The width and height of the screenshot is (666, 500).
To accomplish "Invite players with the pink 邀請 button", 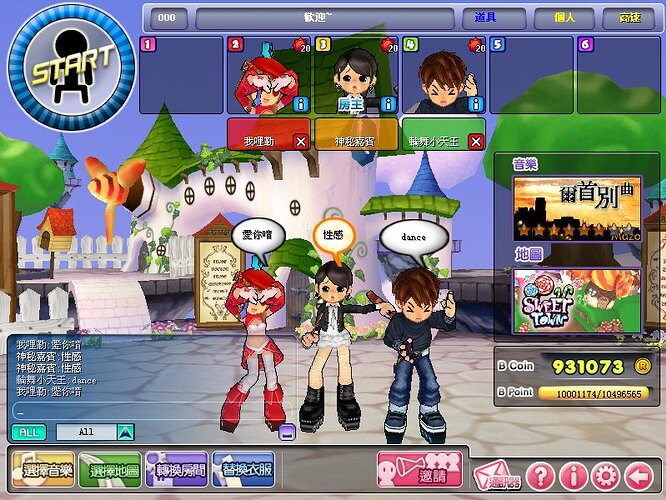I will [418, 470].
